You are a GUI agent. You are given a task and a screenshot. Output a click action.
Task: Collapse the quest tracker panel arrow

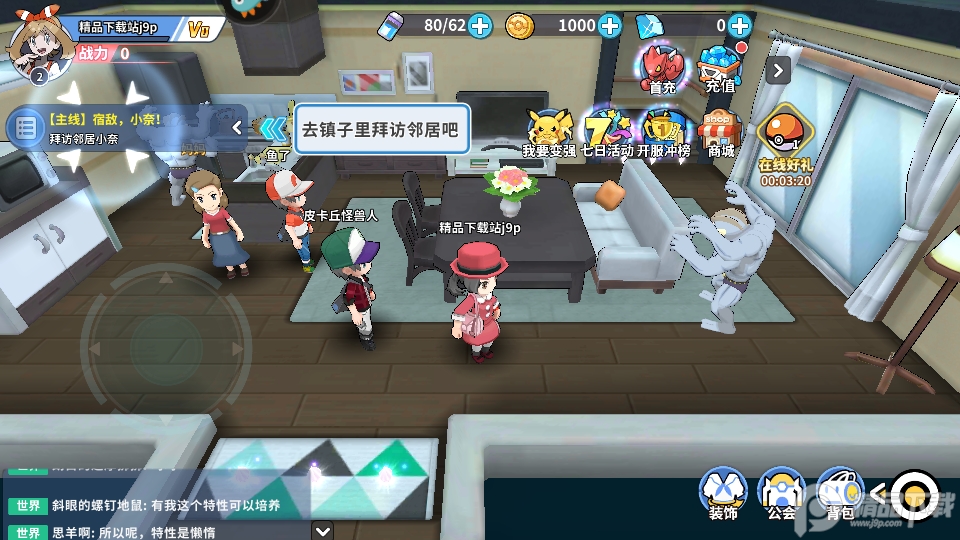(237, 127)
